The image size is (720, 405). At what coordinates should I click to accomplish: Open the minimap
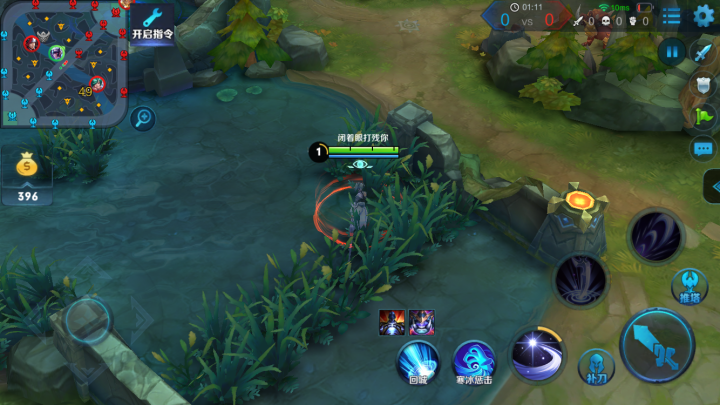pyautogui.click(x=63, y=62)
